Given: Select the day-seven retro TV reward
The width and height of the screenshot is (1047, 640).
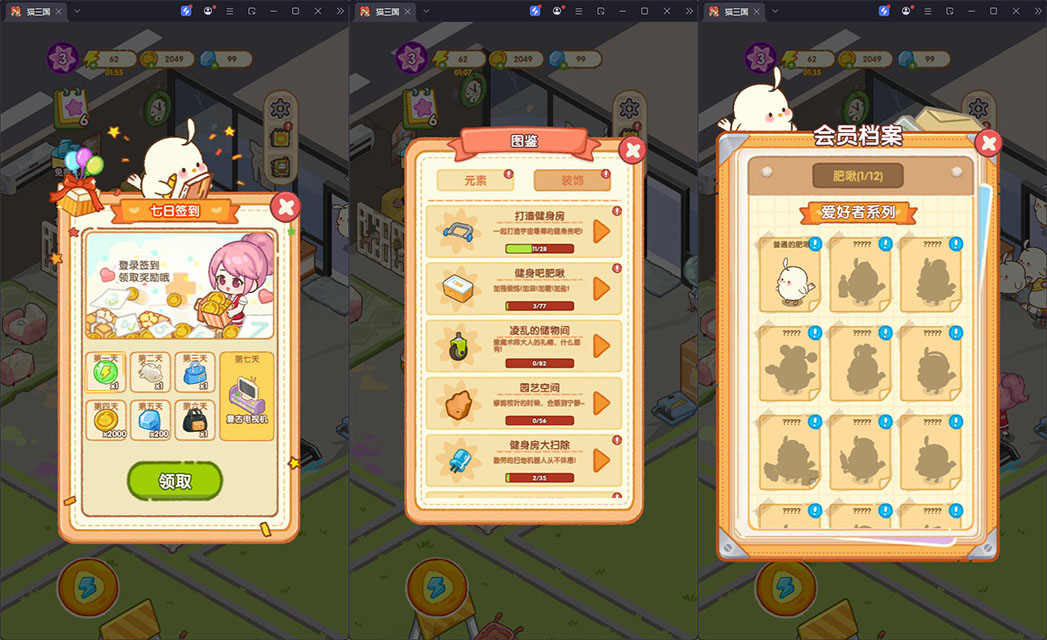Looking at the screenshot, I should (x=246, y=396).
